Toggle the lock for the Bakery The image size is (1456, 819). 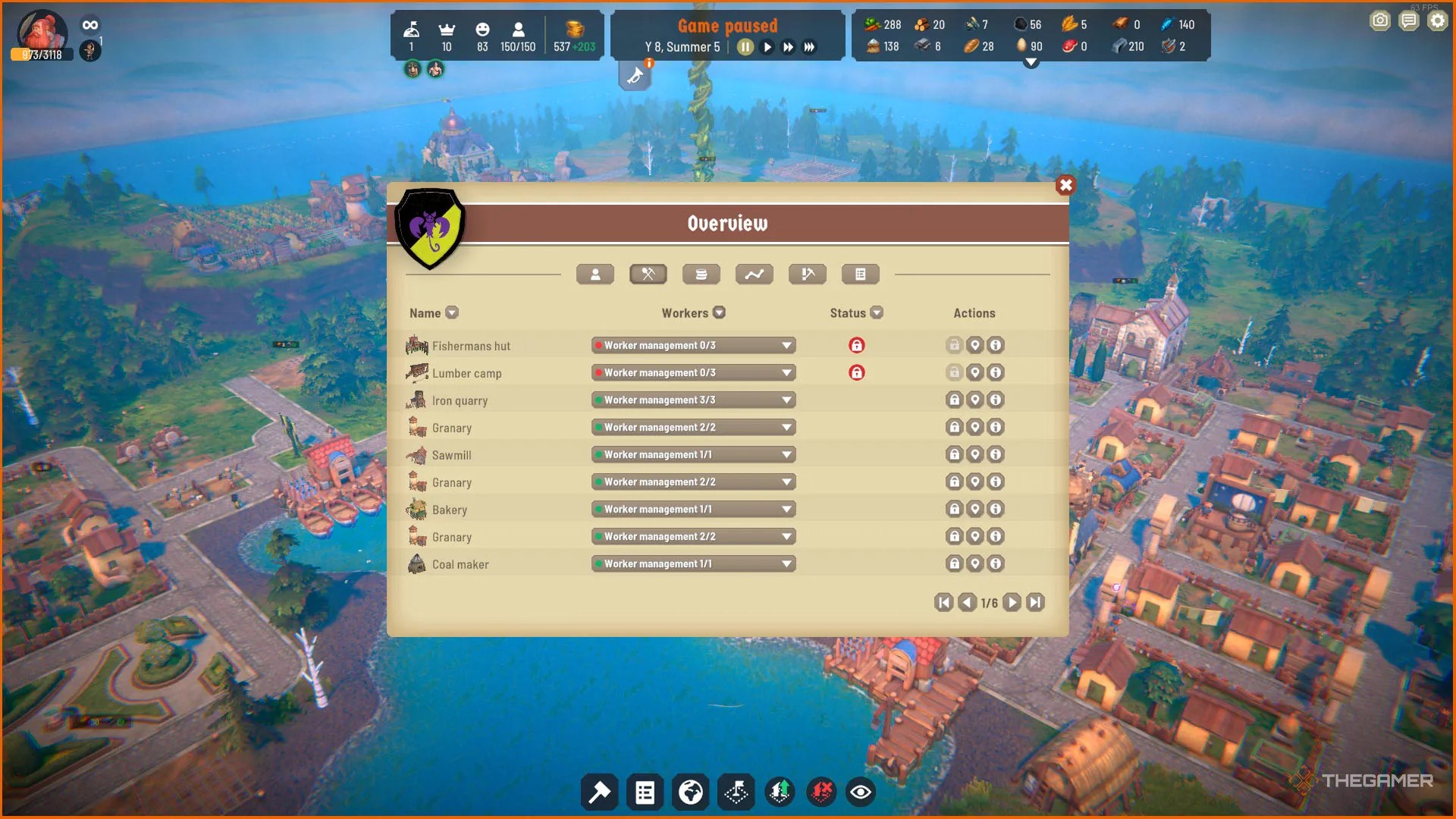point(954,509)
